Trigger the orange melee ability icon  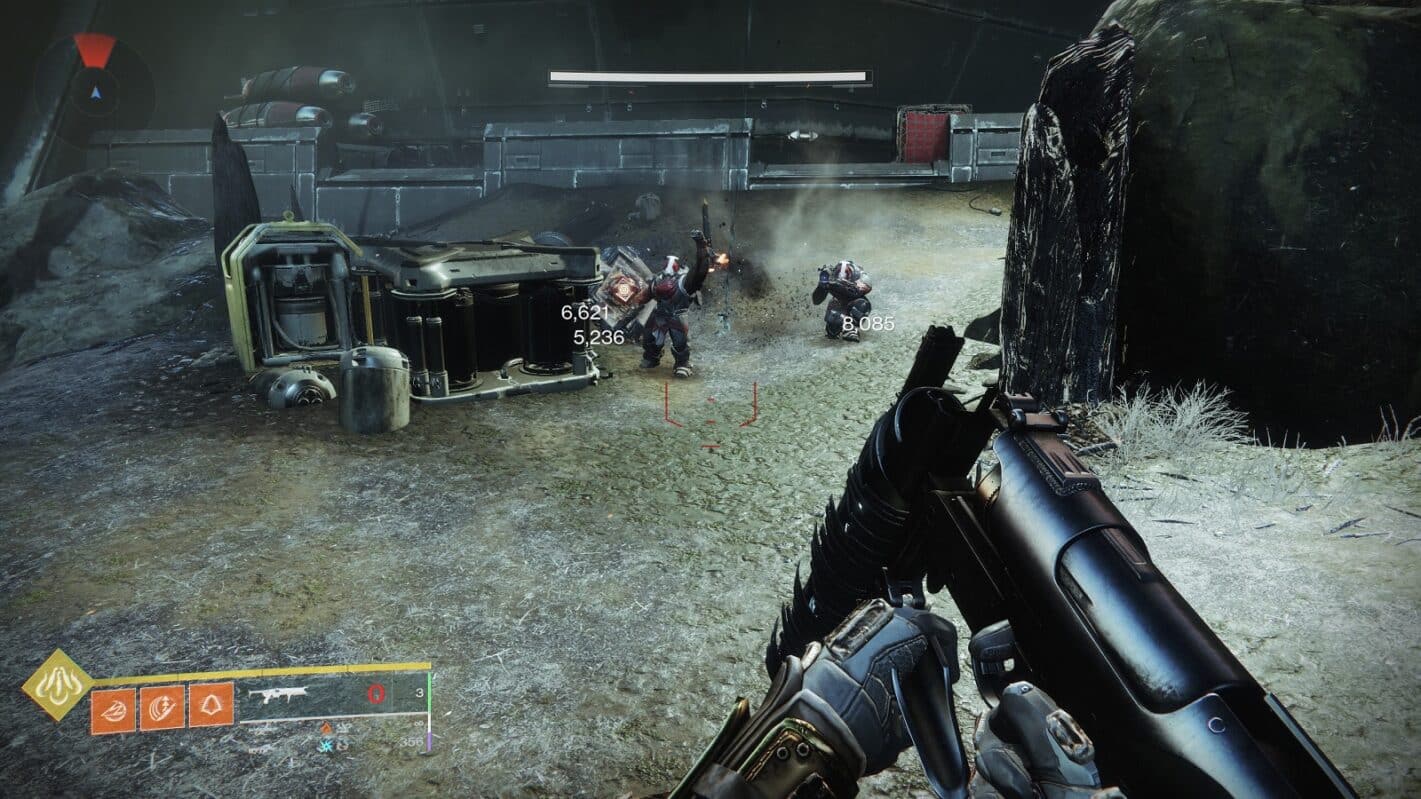click(162, 707)
